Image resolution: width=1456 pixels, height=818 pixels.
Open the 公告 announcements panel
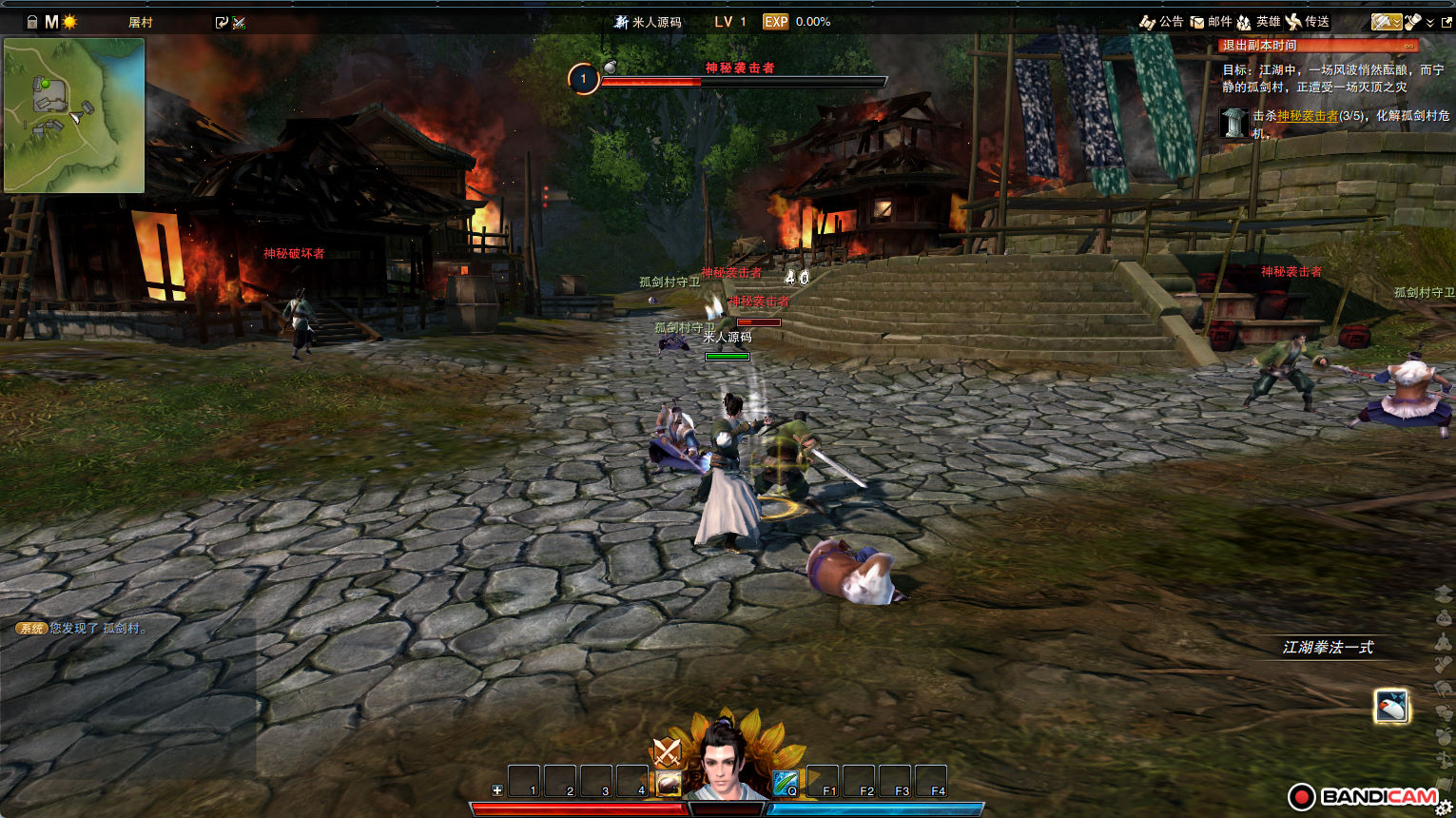click(x=1161, y=22)
